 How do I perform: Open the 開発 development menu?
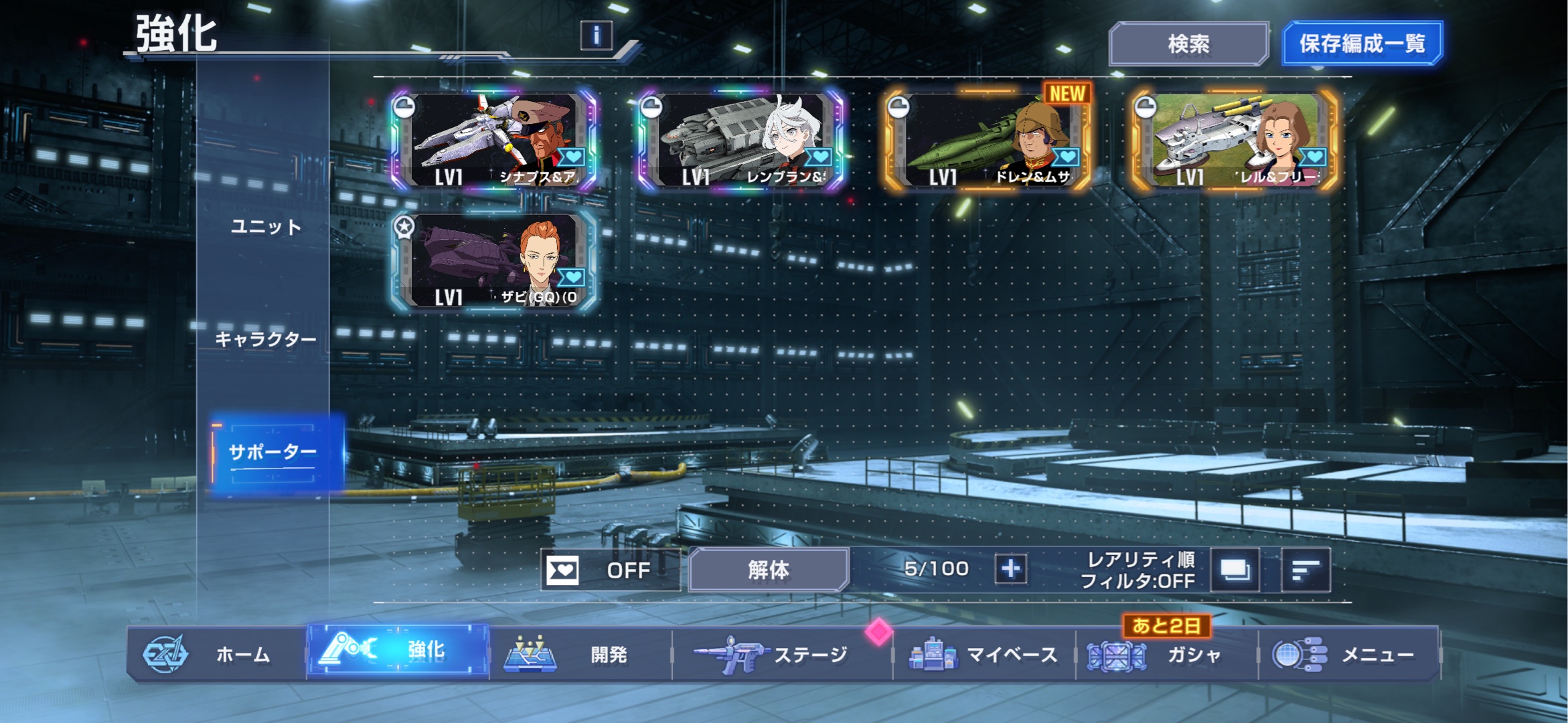coord(580,654)
